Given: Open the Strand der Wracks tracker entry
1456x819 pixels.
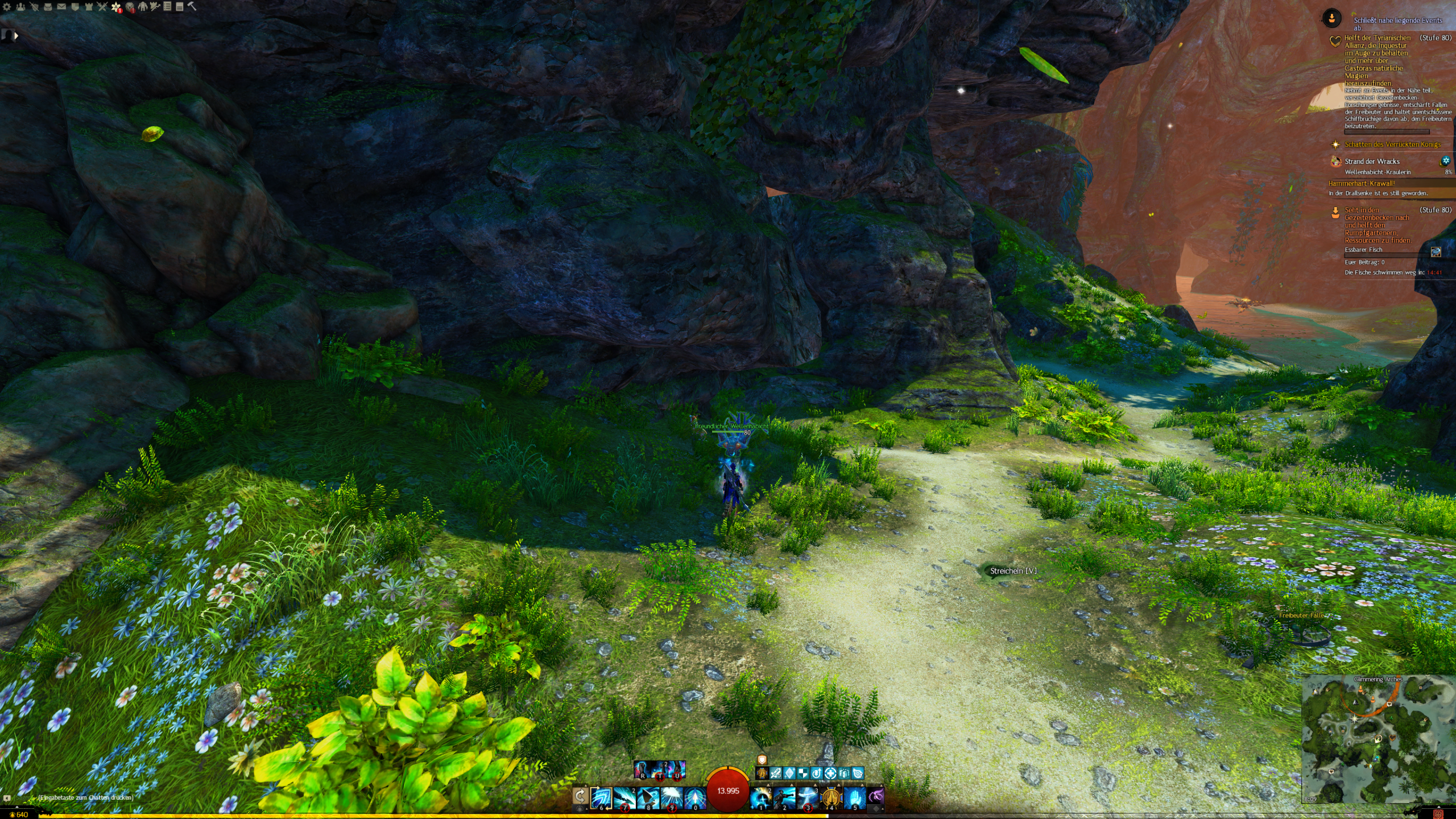Looking at the screenshot, I should 1372,162.
